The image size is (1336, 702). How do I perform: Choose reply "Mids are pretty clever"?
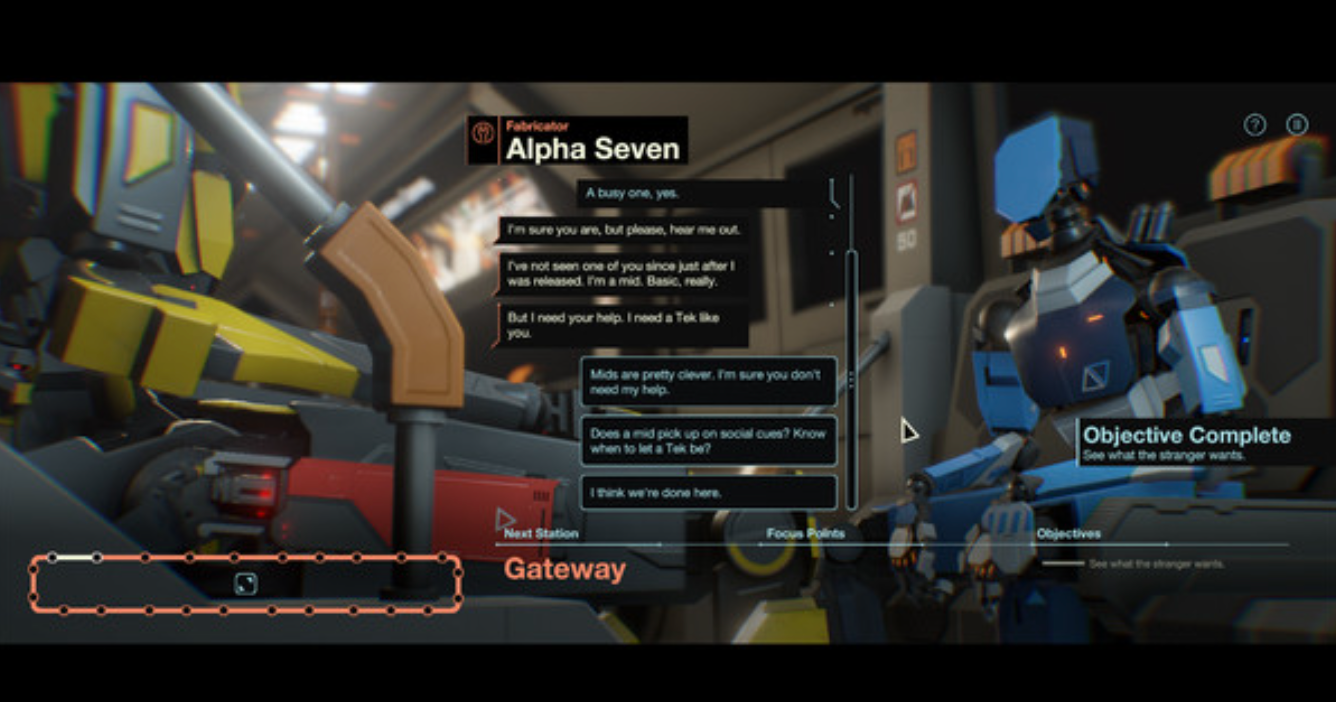708,382
